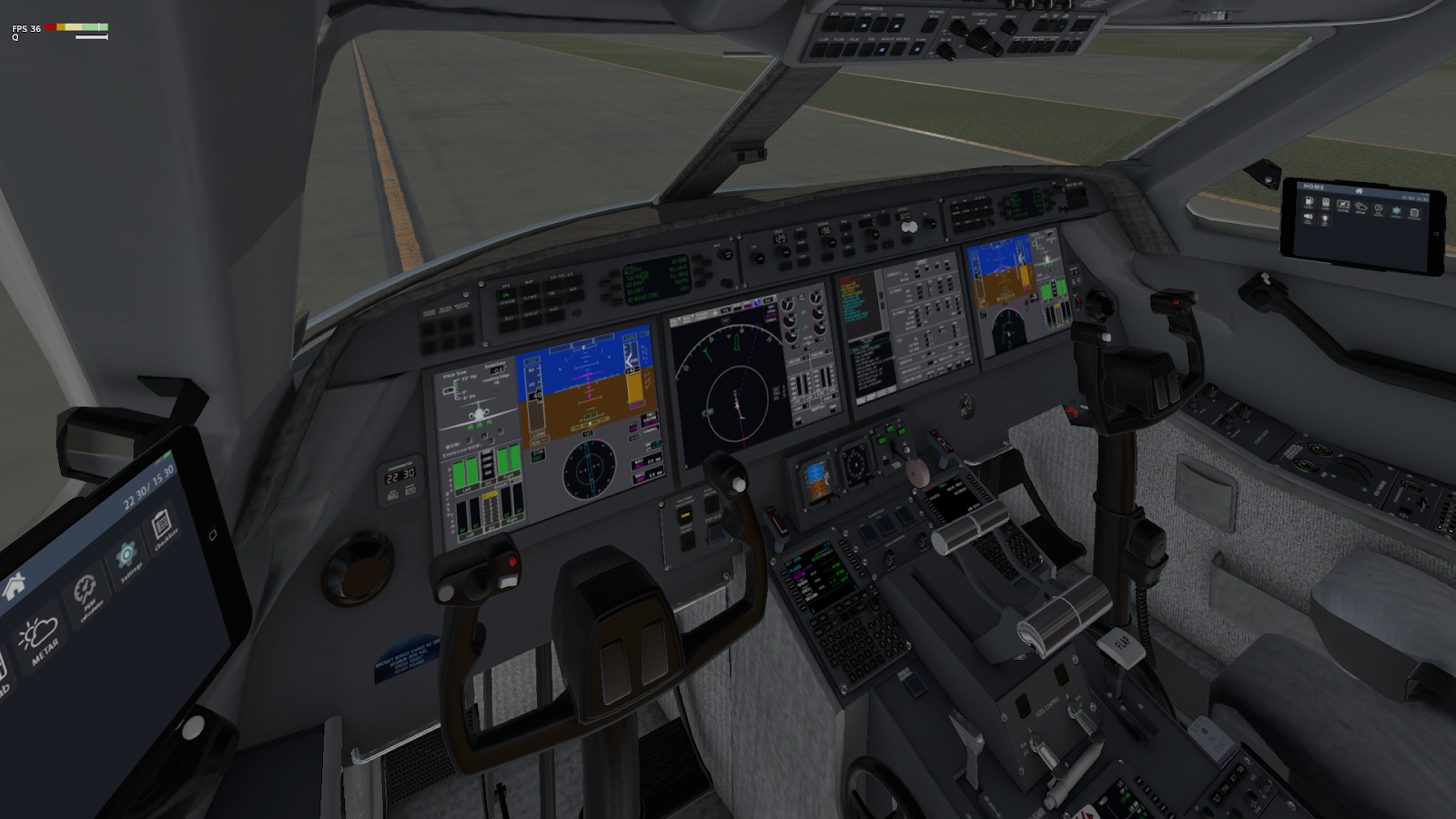Tap the home icon on the right tablet header
Screen dimensions: 1456x819
click(x=1360, y=190)
